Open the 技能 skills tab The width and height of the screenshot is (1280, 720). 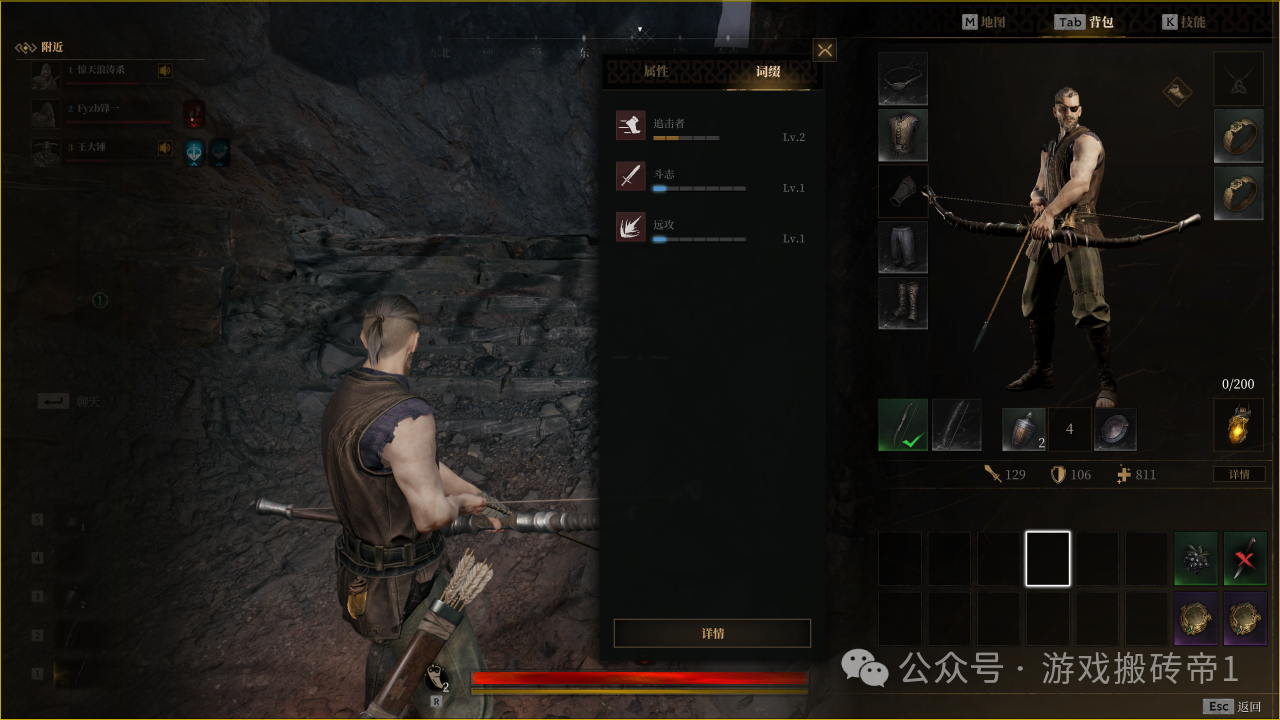(x=1184, y=22)
